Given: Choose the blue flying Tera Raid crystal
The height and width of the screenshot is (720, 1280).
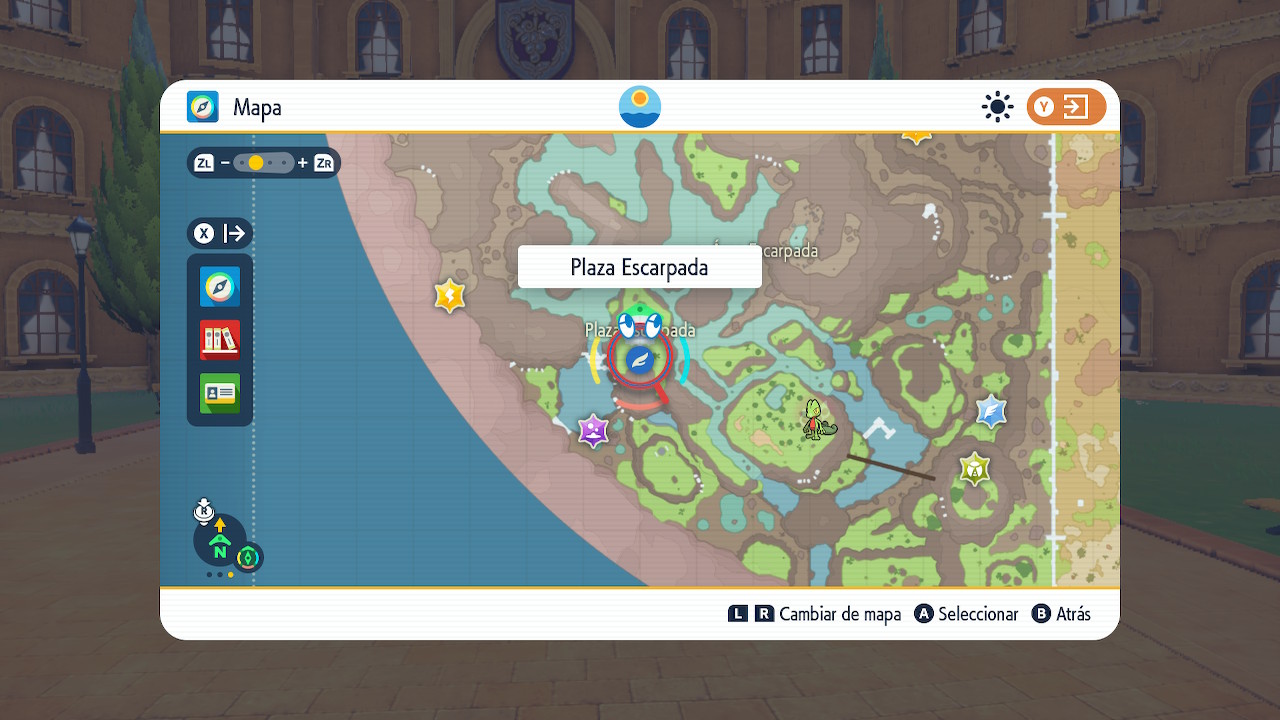Looking at the screenshot, I should [991, 411].
